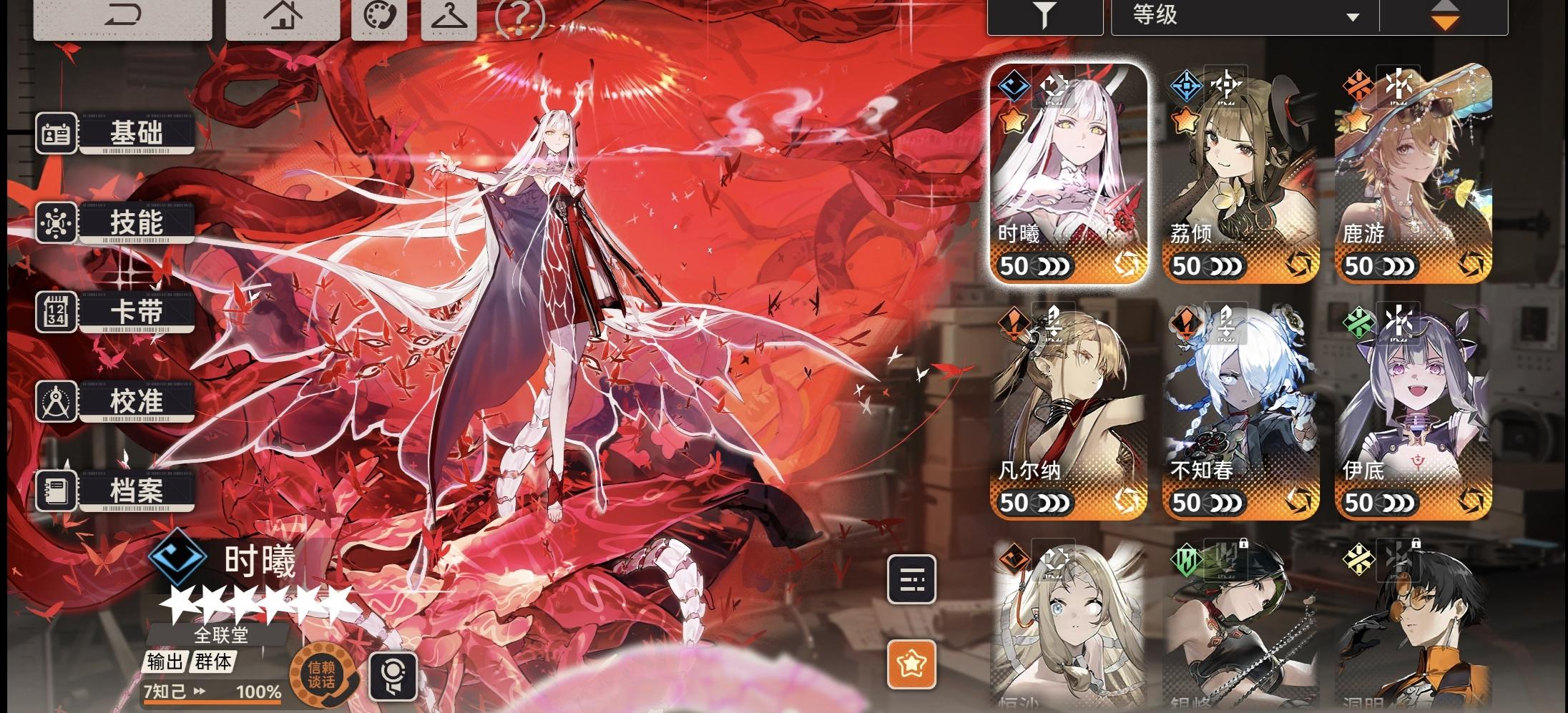Open the 档案 tab in left sidebar
Viewport: 1568px width, 713px height.
(x=137, y=491)
